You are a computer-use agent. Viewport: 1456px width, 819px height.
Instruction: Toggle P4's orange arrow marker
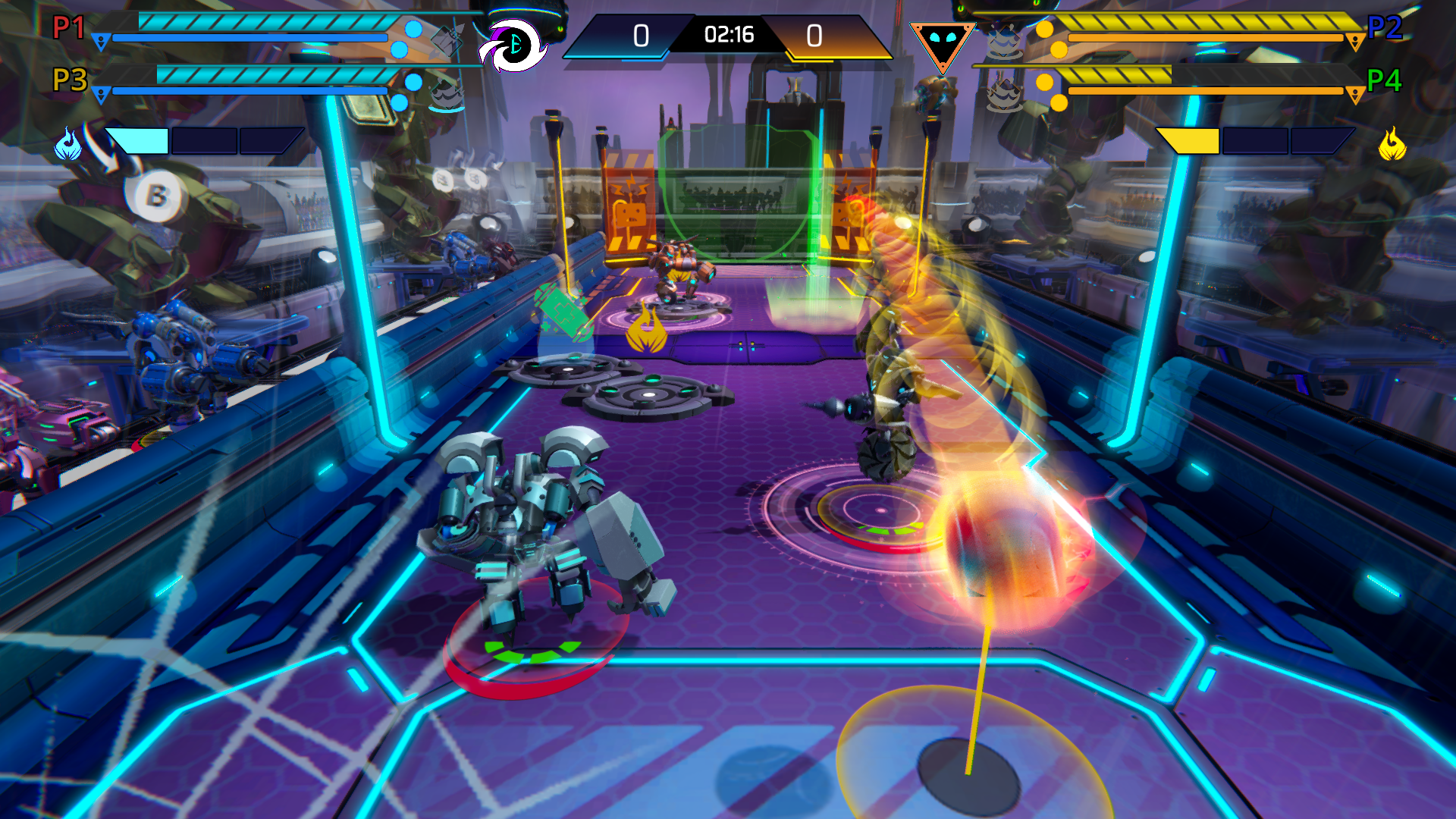click(x=1357, y=93)
